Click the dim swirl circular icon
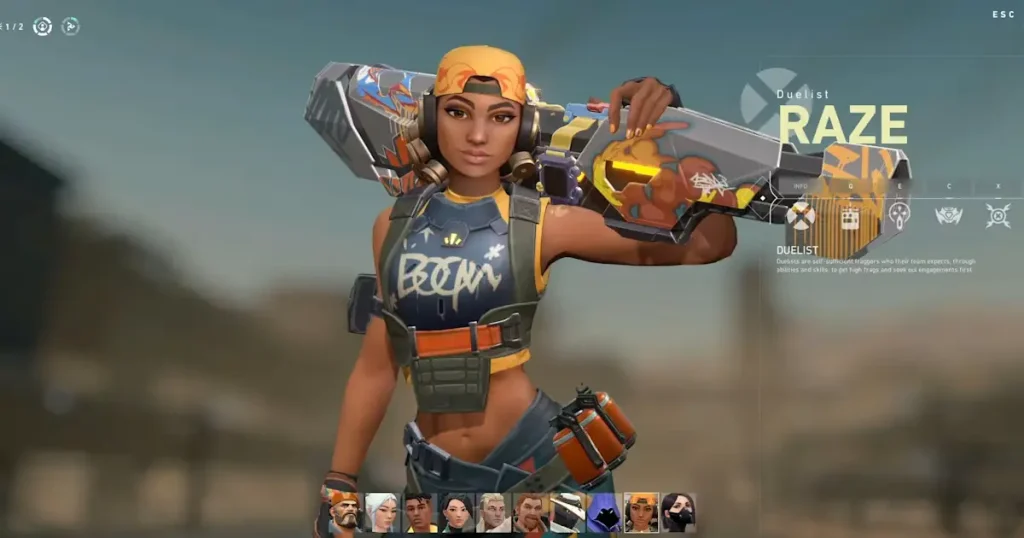 click(x=70, y=26)
